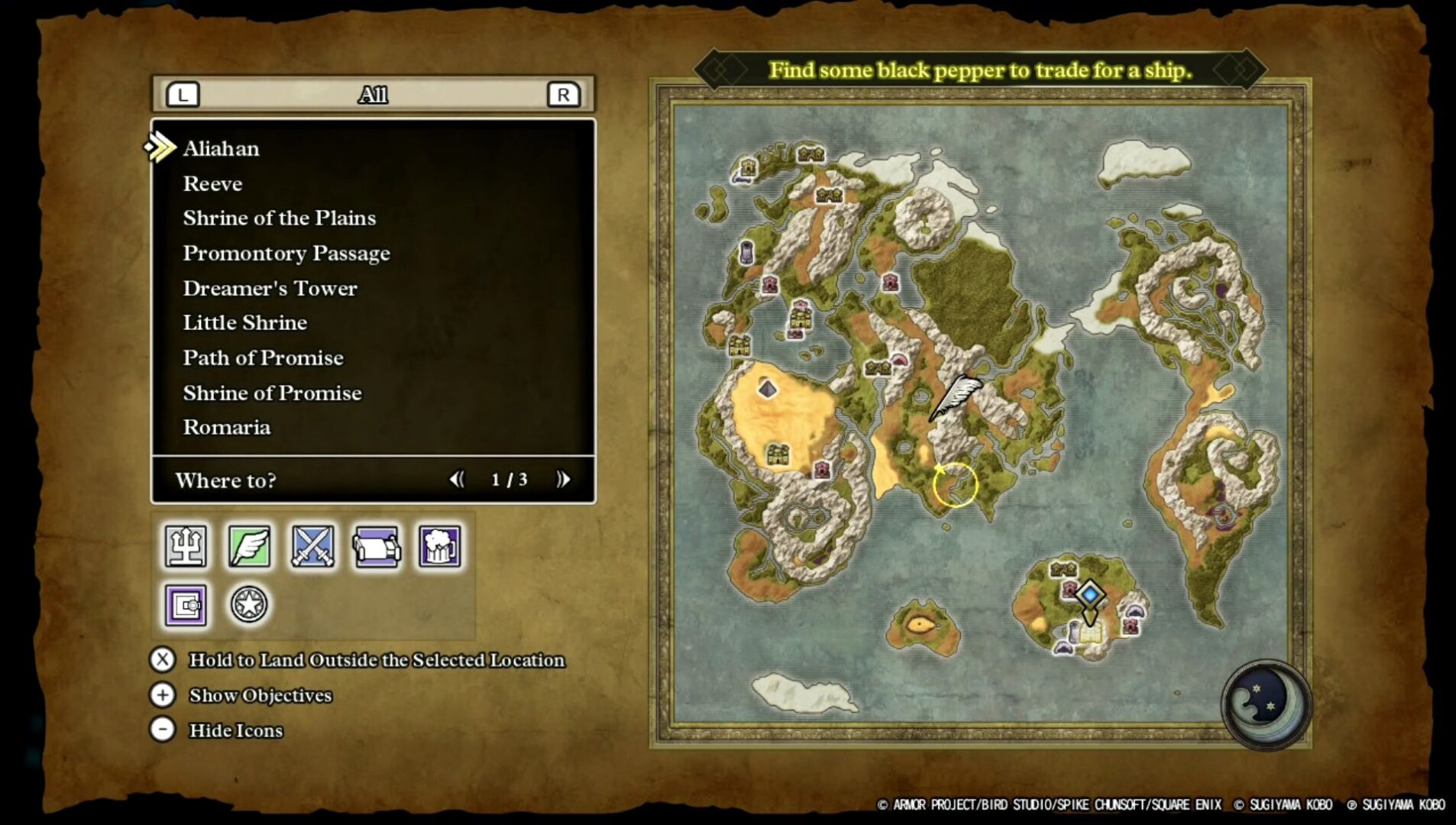The height and width of the screenshot is (825, 1456).
Task: Click the bed inn legend icon
Action: click(x=376, y=545)
